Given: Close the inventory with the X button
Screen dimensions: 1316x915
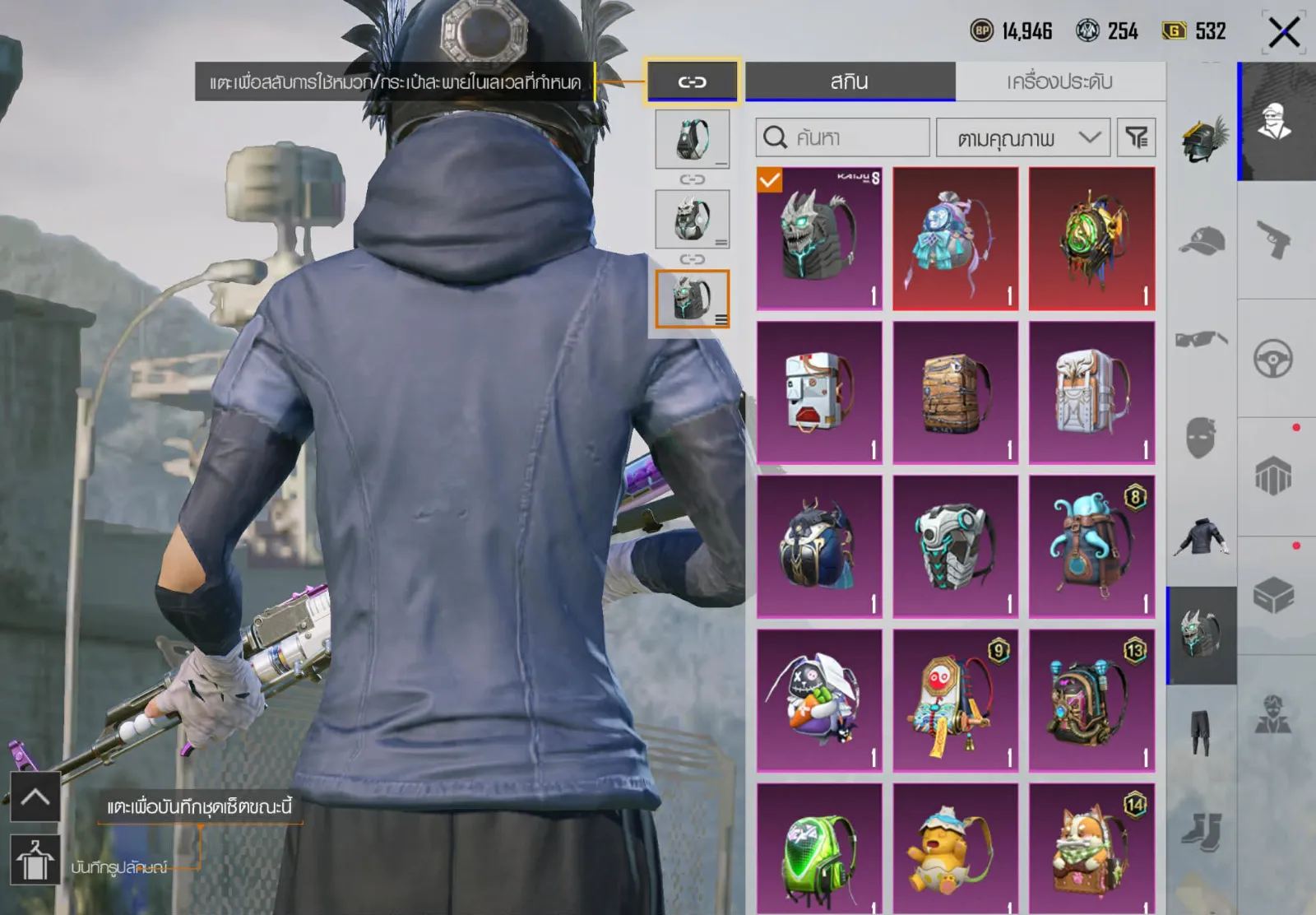Looking at the screenshot, I should 1283,33.
